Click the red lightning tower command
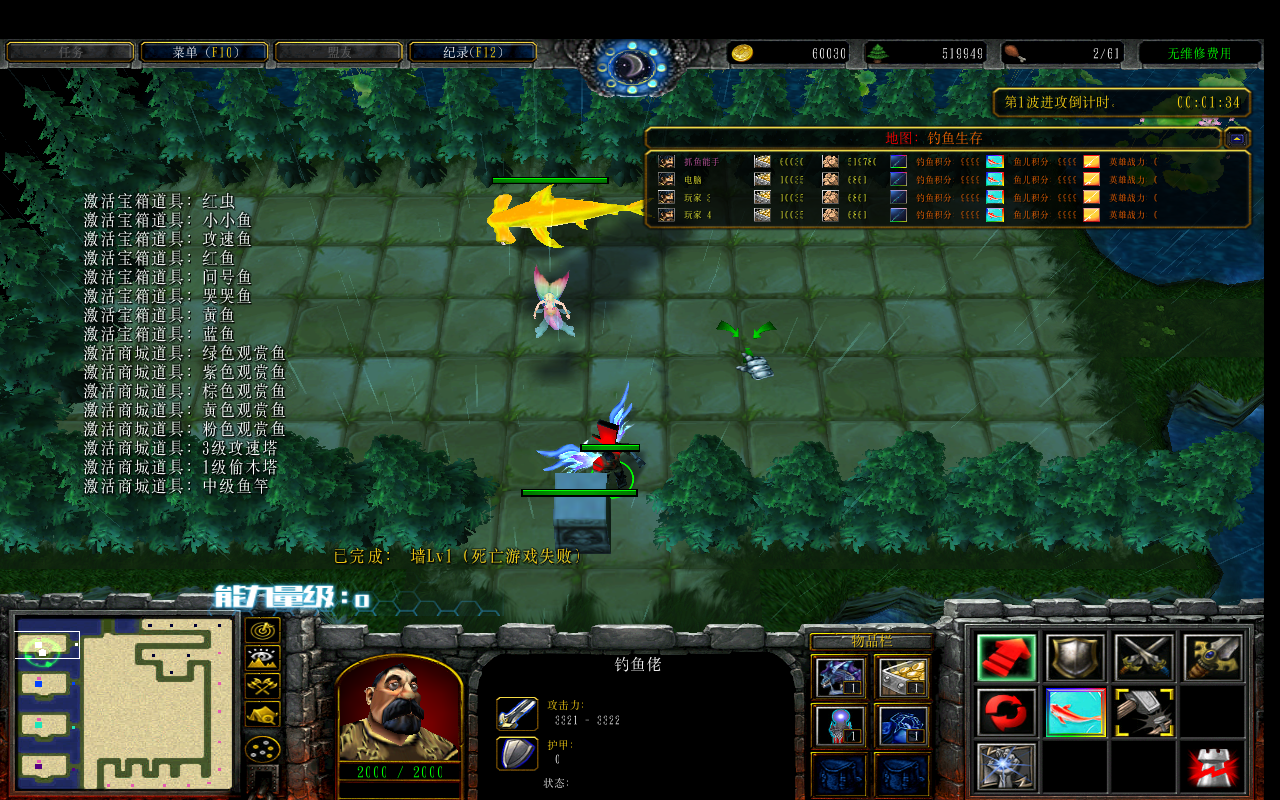This screenshot has width=1280, height=800. (1213, 767)
